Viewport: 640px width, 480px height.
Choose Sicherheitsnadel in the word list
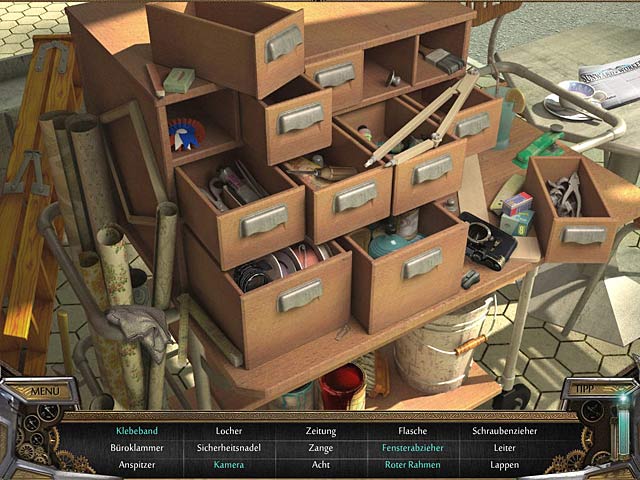(x=228, y=447)
